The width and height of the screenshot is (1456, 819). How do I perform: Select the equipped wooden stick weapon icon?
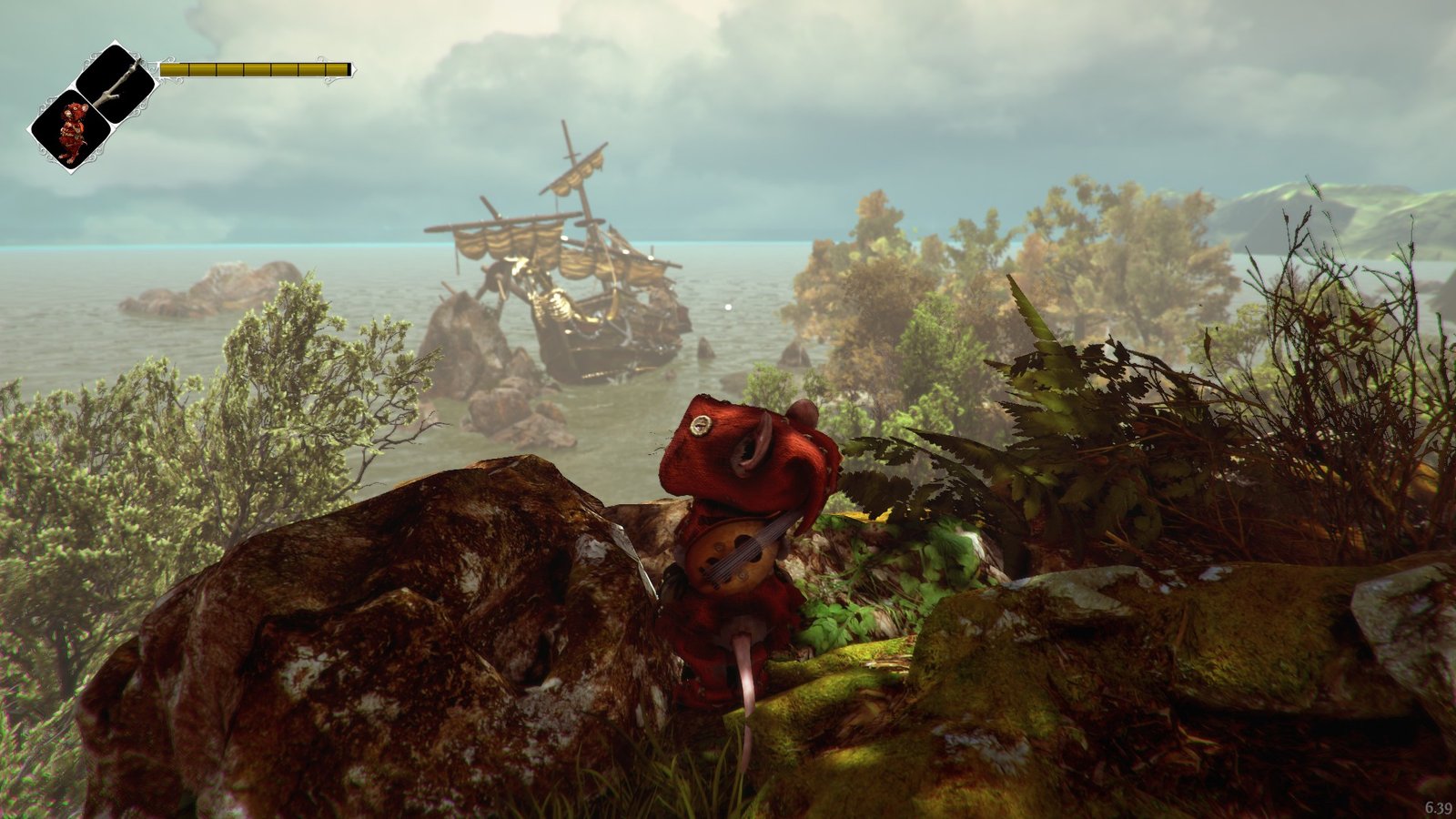(117, 83)
